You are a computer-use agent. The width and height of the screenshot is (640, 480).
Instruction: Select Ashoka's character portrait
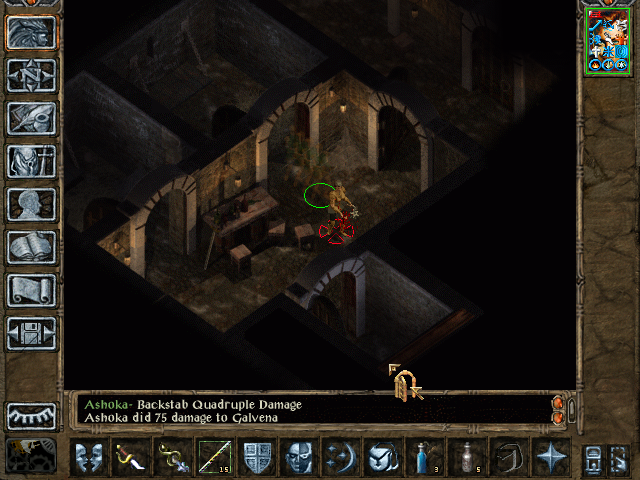click(608, 40)
